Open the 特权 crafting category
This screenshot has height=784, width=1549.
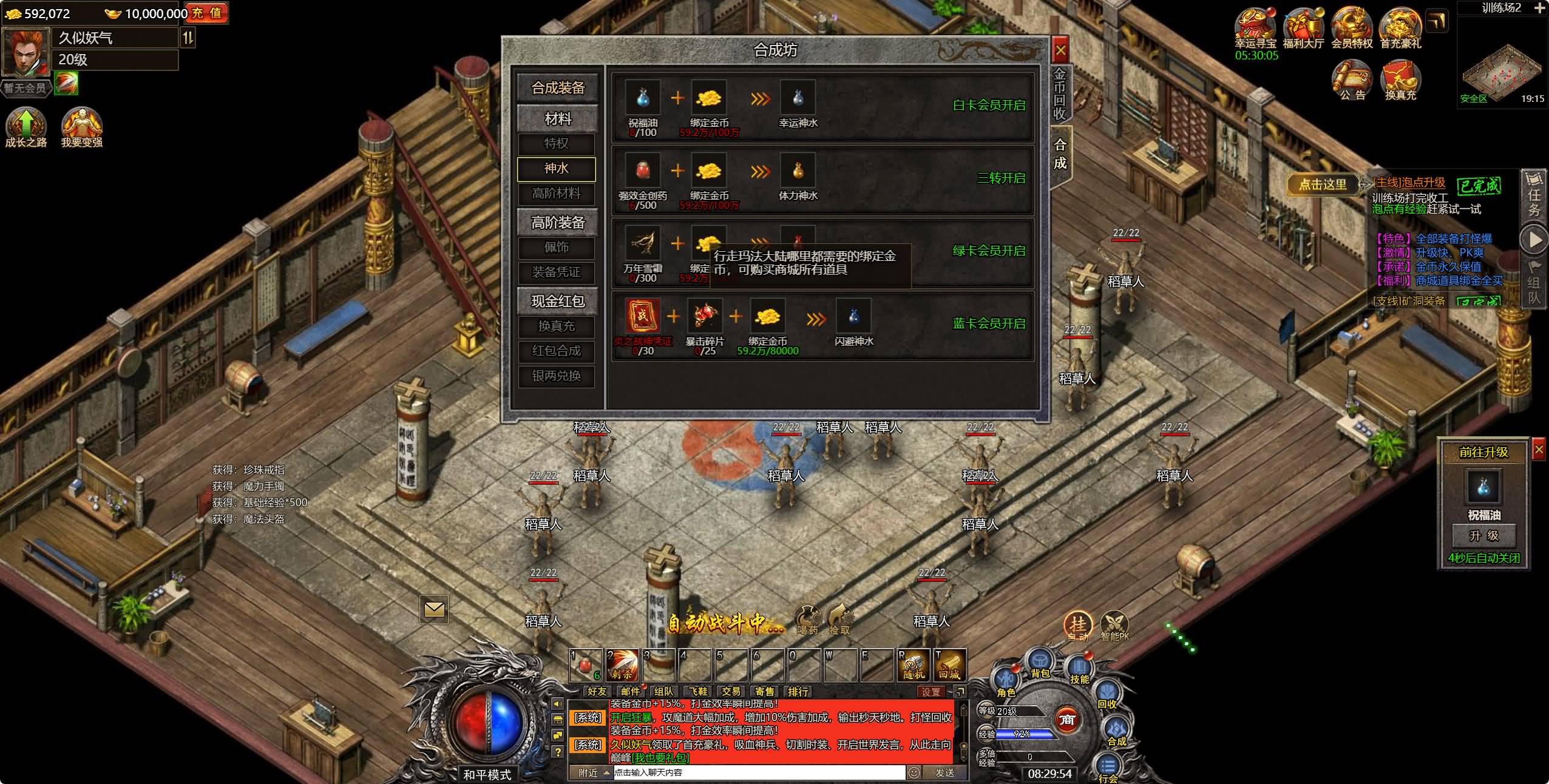click(556, 144)
